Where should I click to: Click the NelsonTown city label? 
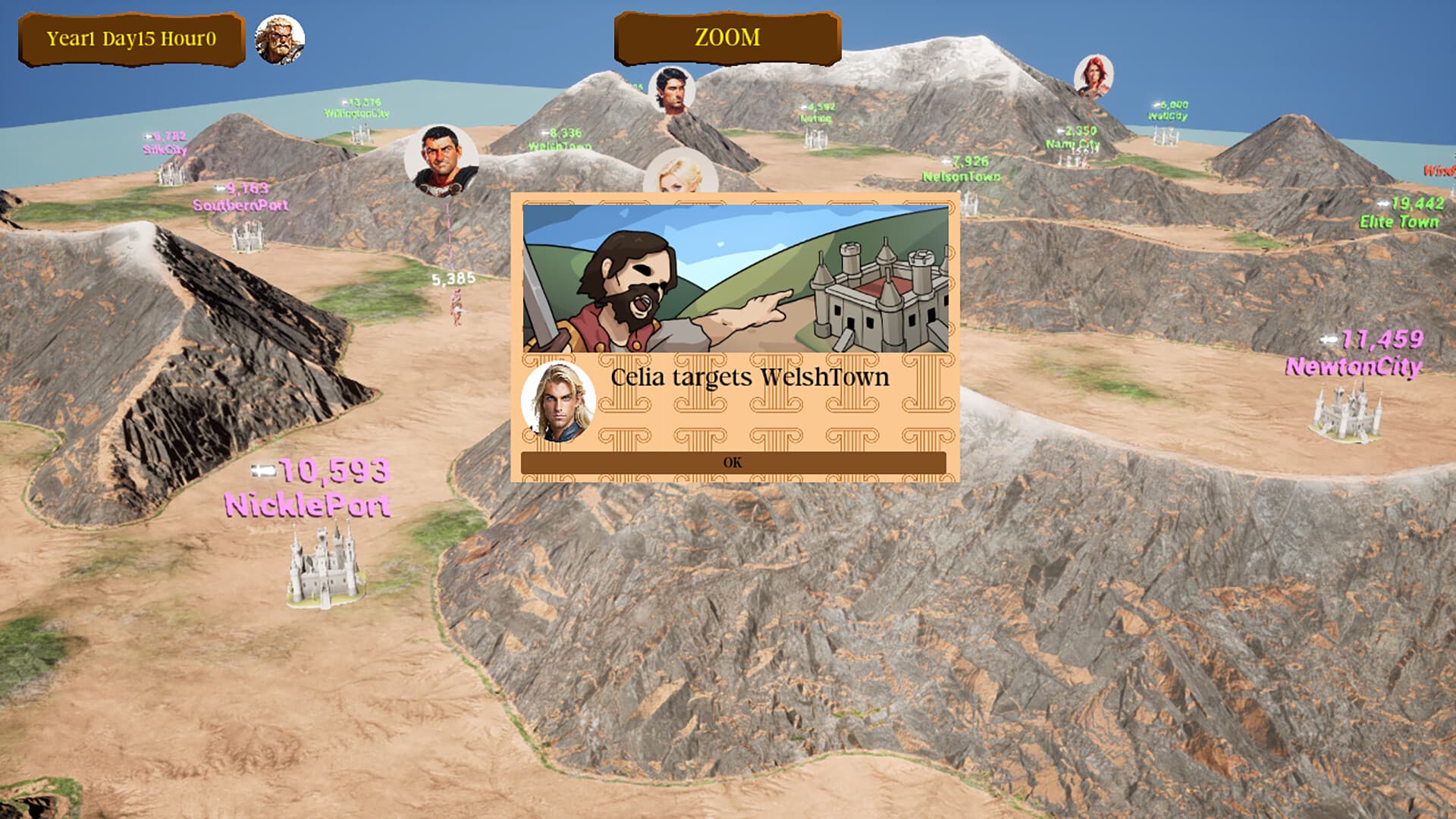coord(961,177)
